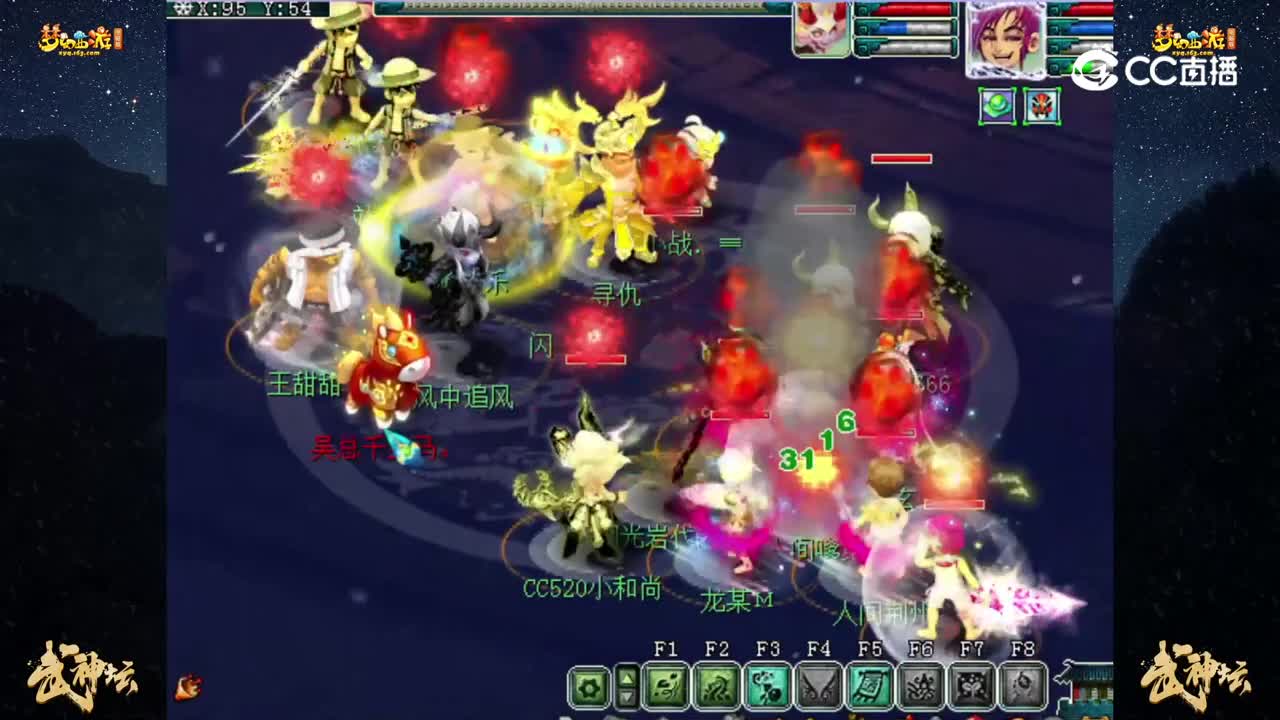
Task: Toggle the F6 skill slot active
Action: coord(922,688)
